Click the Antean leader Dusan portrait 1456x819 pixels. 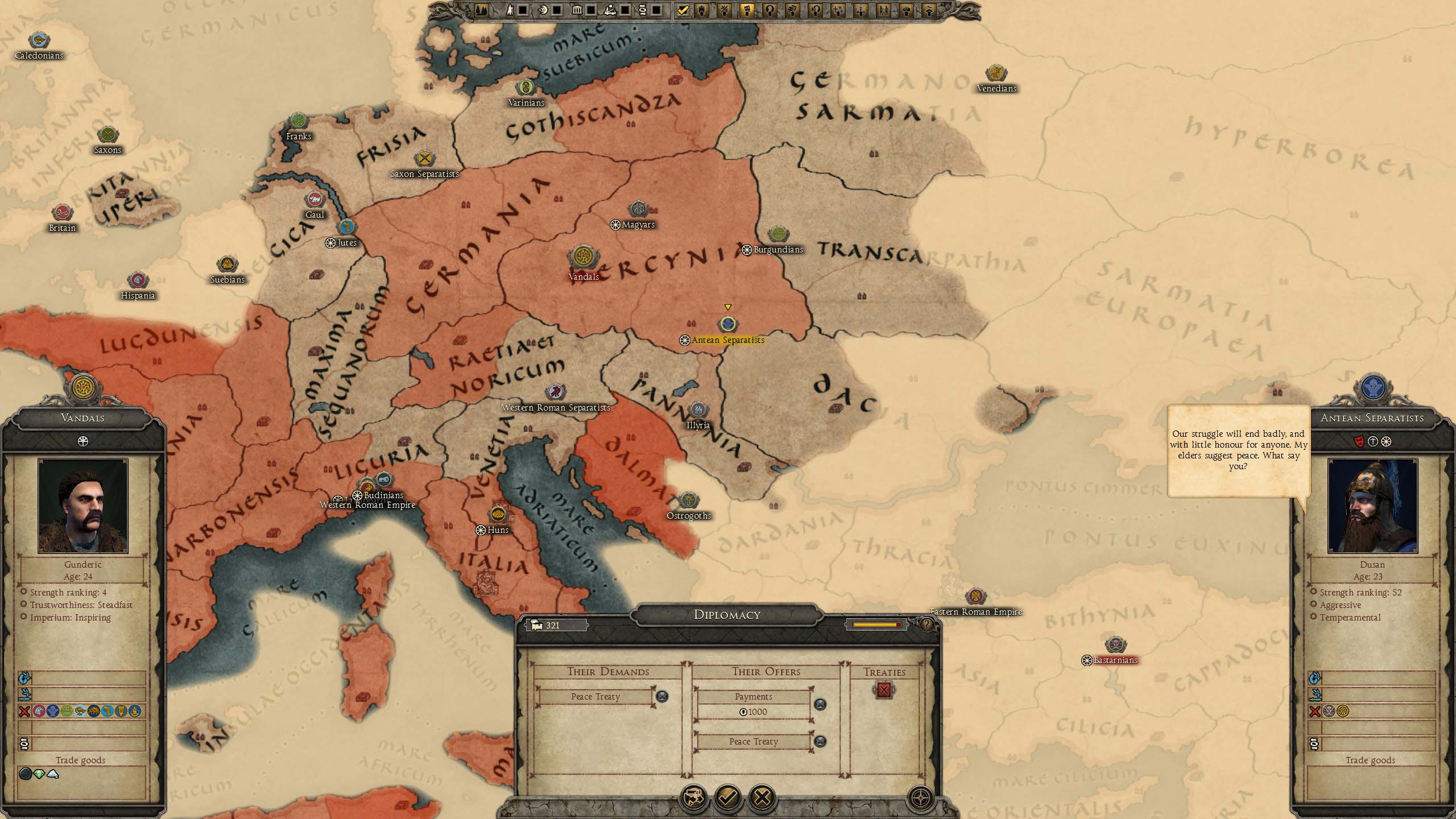coord(1372,506)
